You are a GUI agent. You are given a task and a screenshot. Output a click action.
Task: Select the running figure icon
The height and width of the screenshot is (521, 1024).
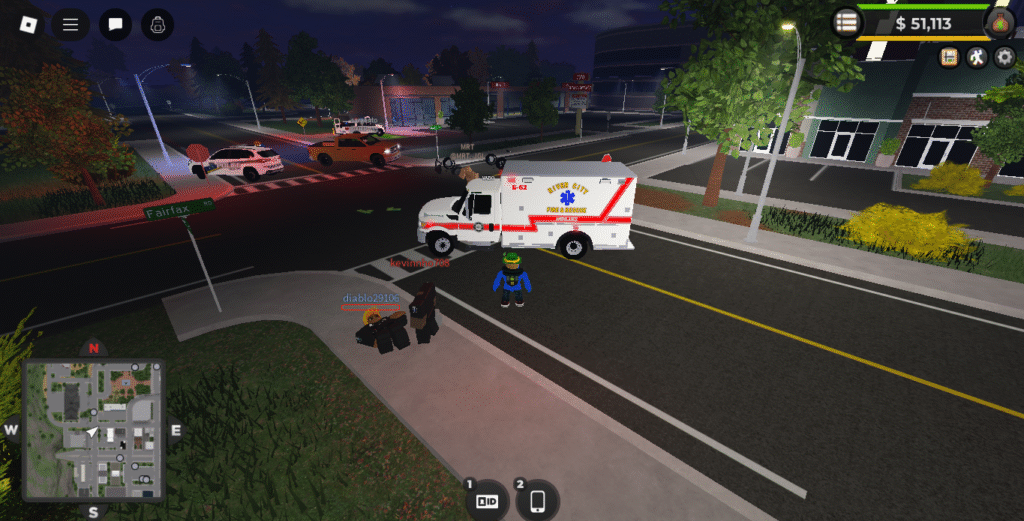pyautogui.click(x=977, y=57)
